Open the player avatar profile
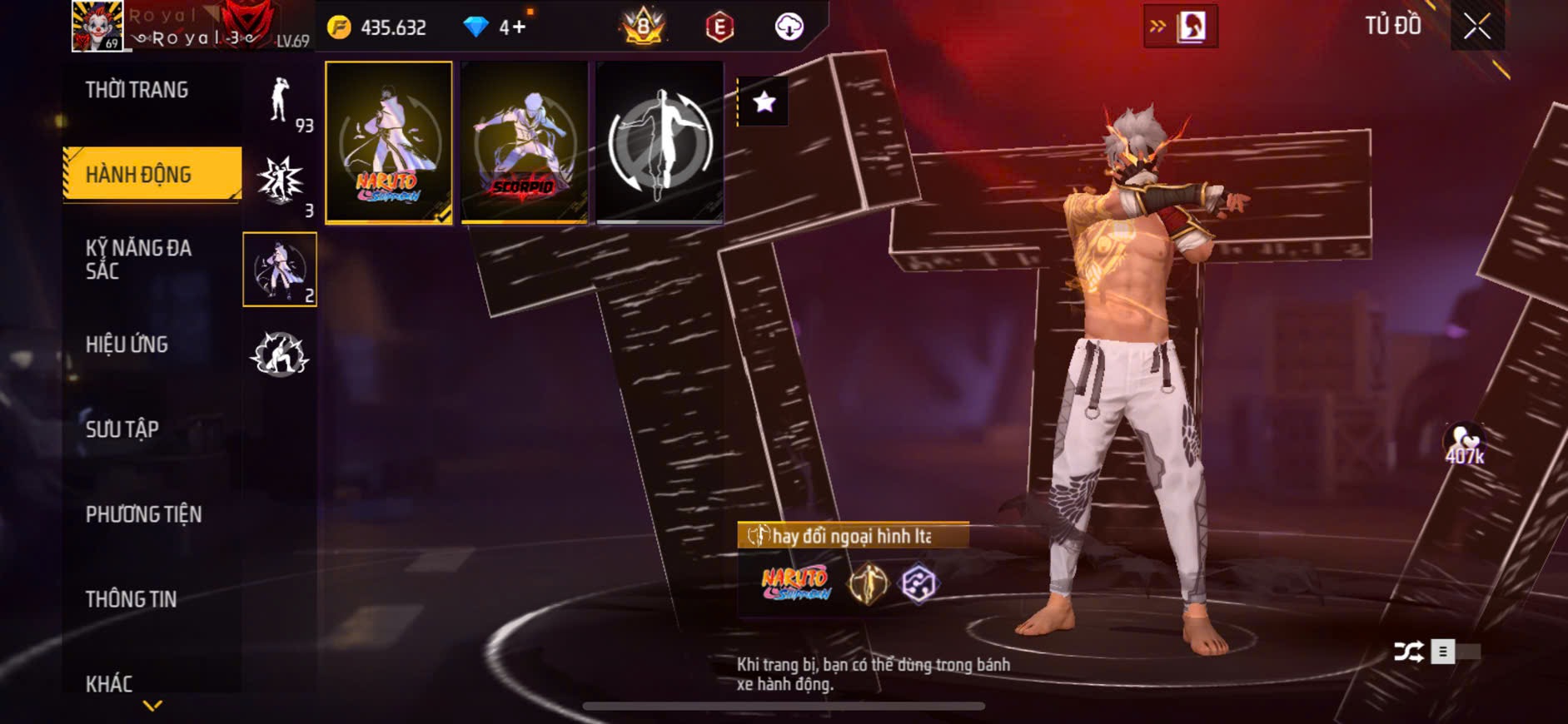Viewport: 1568px width, 724px height. click(97, 26)
